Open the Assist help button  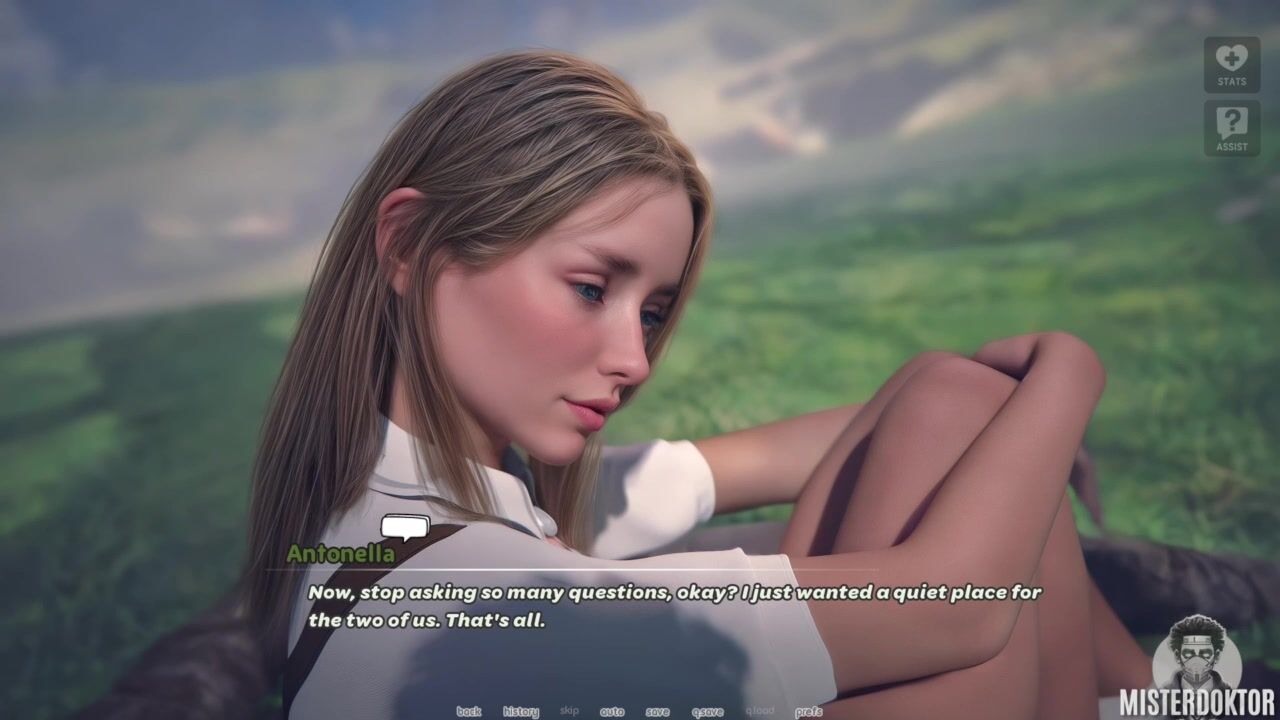[x=1231, y=128]
